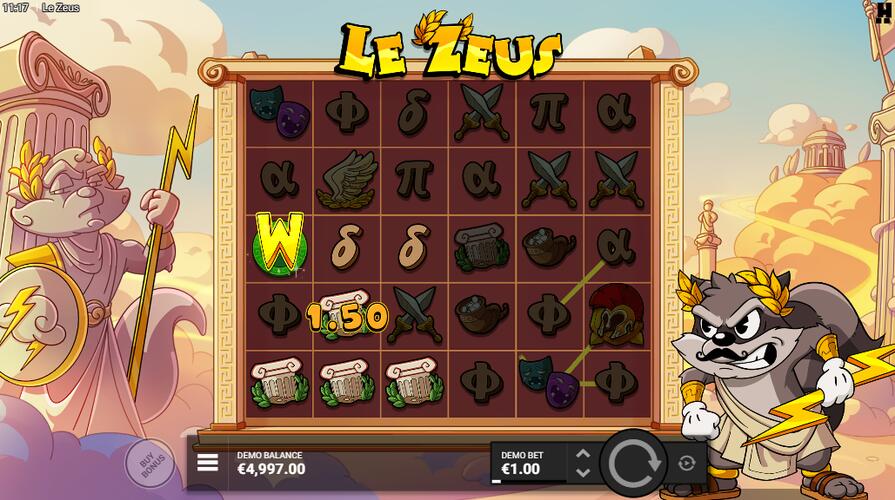This screenshot has height=500, width=895.
Task: Decrease the demo bet amount
Action: [x=584, y=471]
